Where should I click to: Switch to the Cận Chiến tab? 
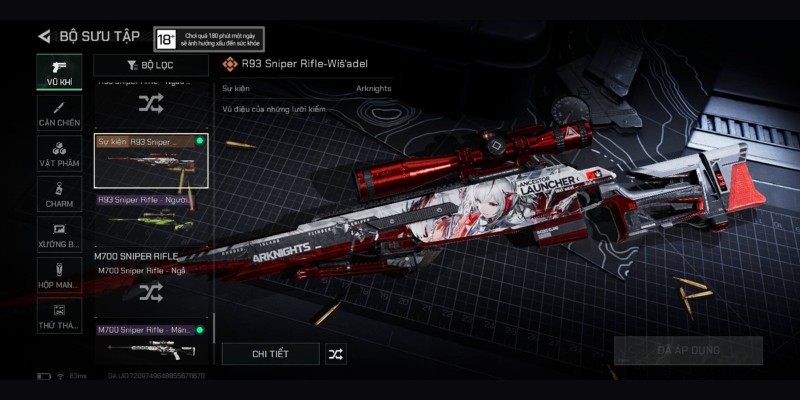coord(59,112)
